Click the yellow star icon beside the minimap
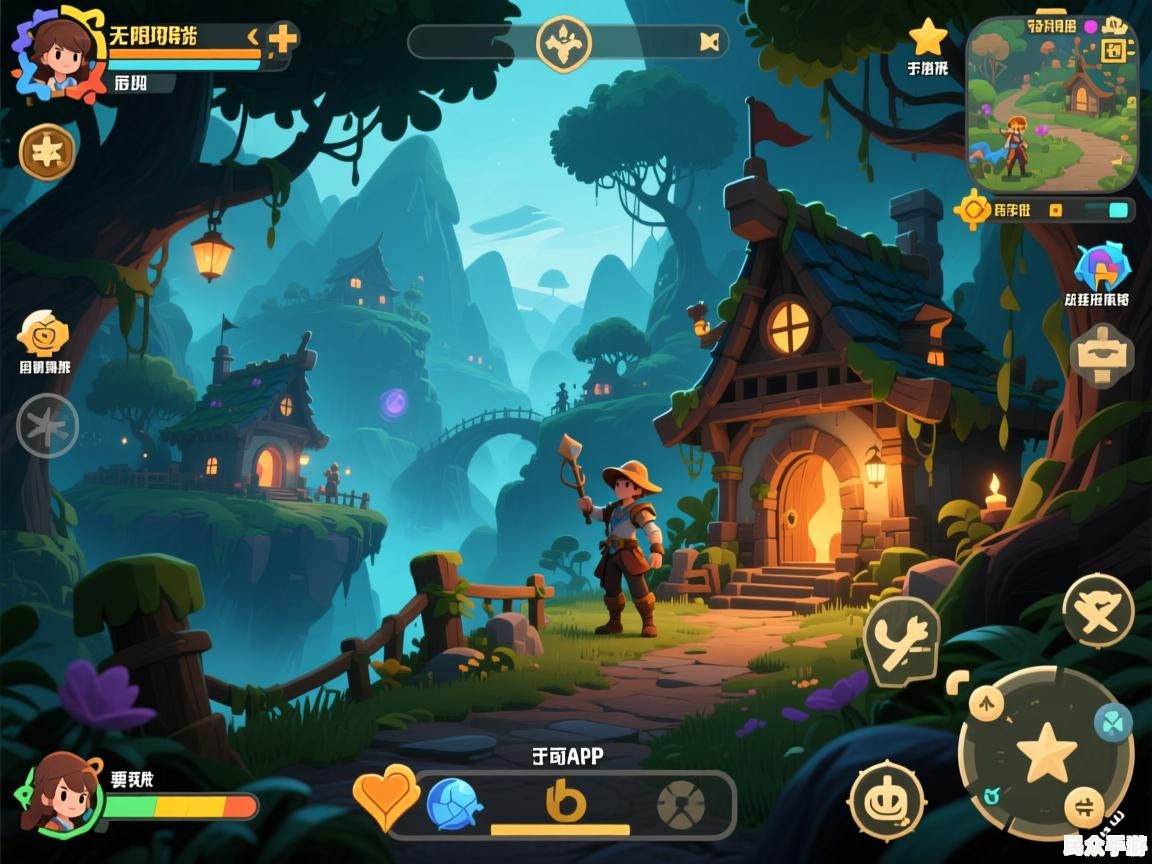 click(x=928, y=38)
